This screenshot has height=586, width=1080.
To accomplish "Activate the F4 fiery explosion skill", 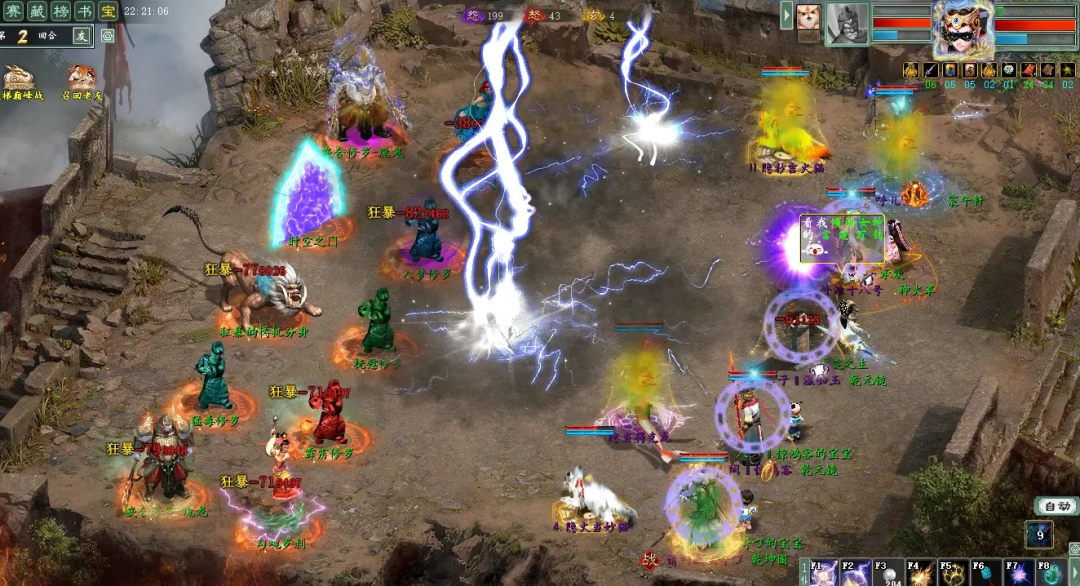I will pos(920,574).
